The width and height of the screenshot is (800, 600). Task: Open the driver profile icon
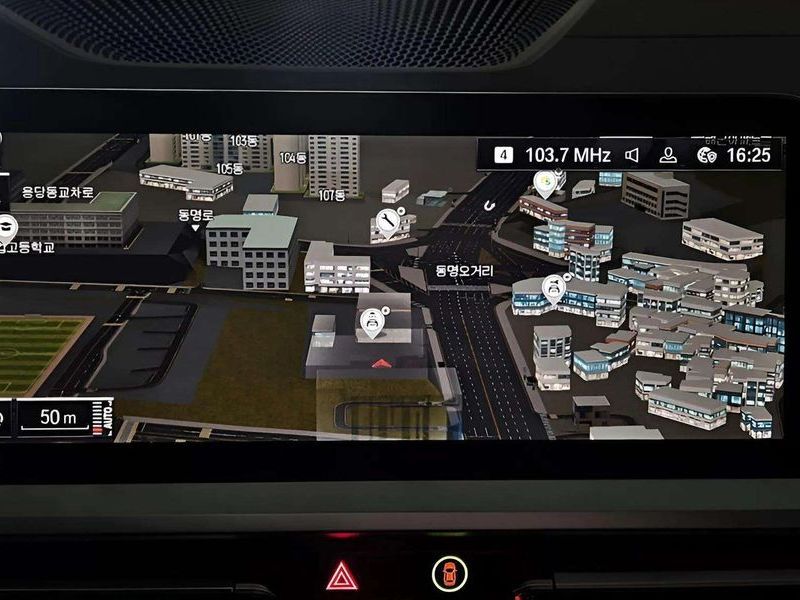(x=669, y=155)
